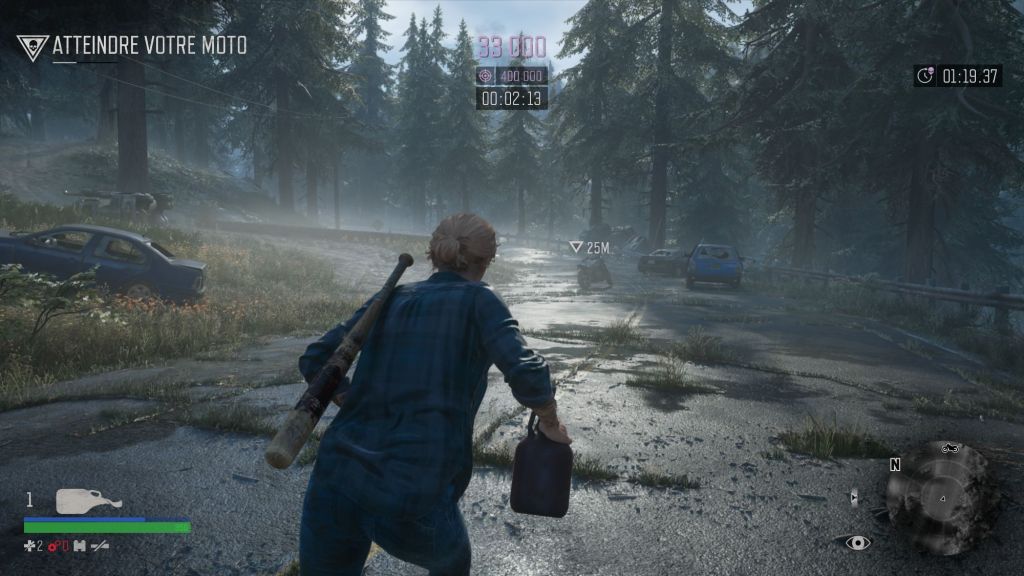Select the medkit cross icon
Screen dimensions: 1024x576
[30, 545]
